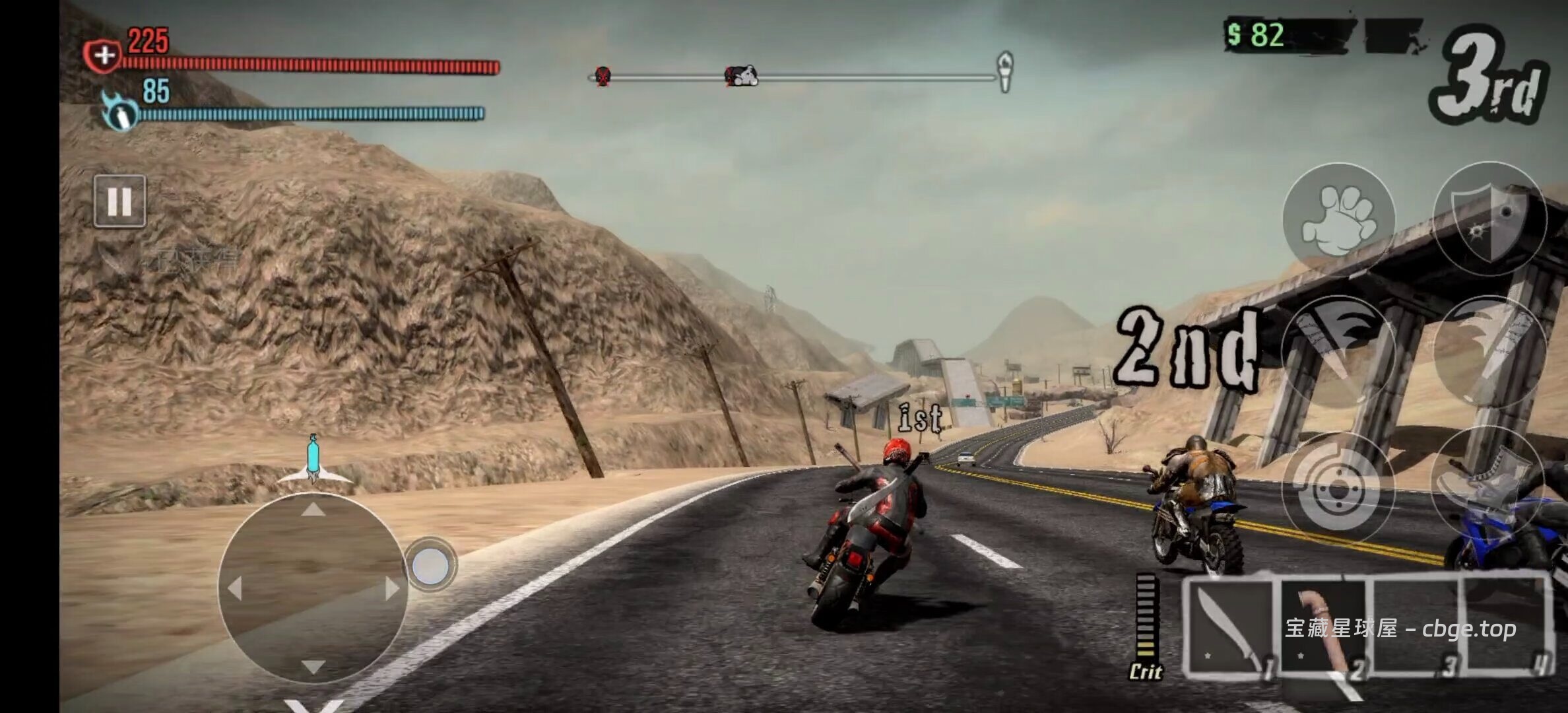Viewport: 1568px width, 713px height.
Task: Tap the down arrow on the steering pad
Action: tap(313, 667)
